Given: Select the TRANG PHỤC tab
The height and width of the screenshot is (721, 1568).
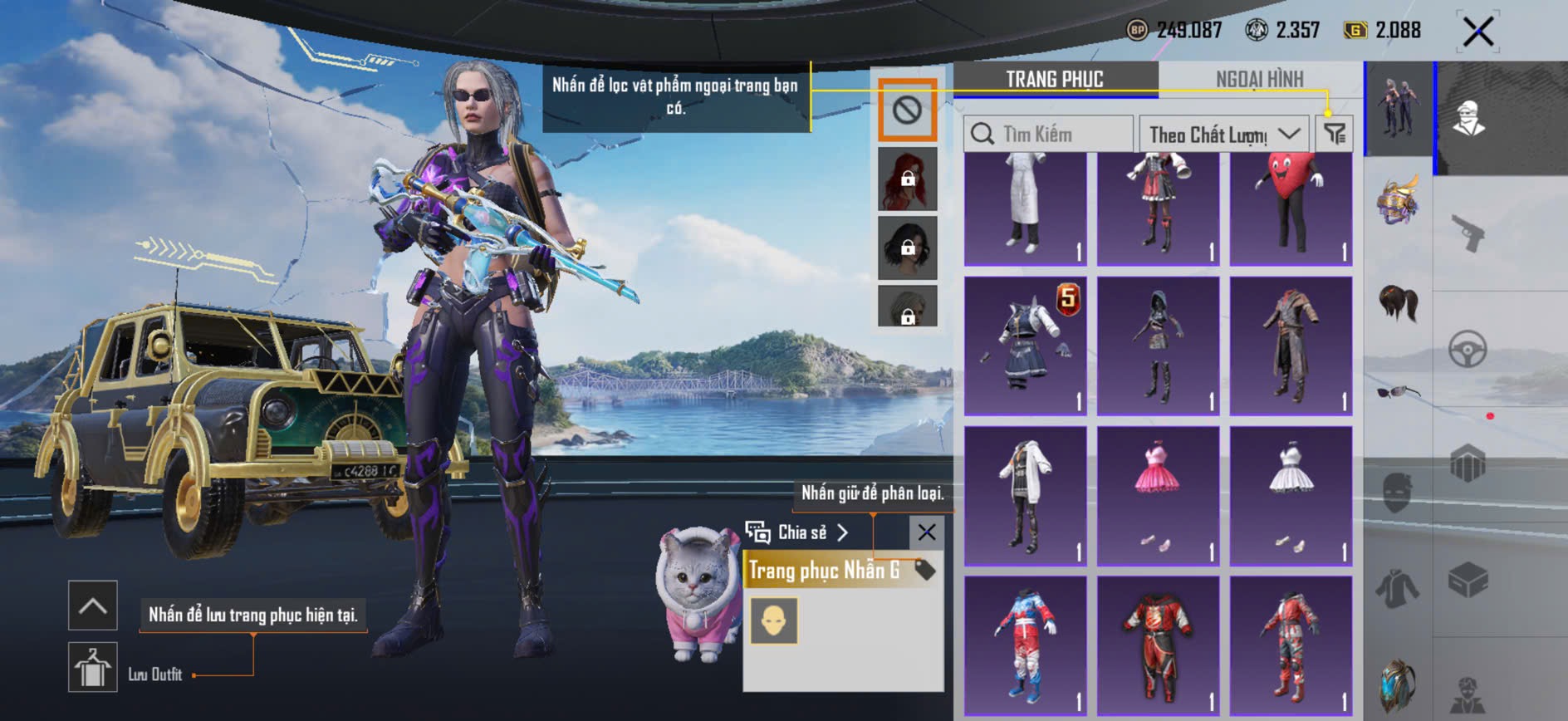Looking at the screenshot, I should pos(1055,79).
